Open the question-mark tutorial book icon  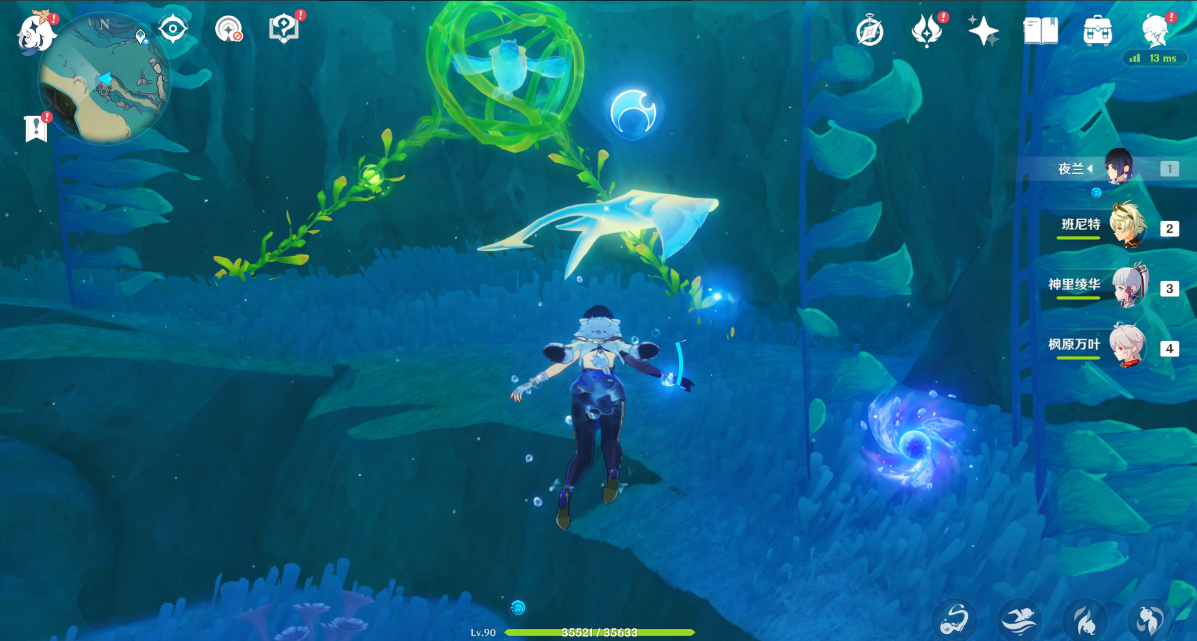[x=284, y=29]
